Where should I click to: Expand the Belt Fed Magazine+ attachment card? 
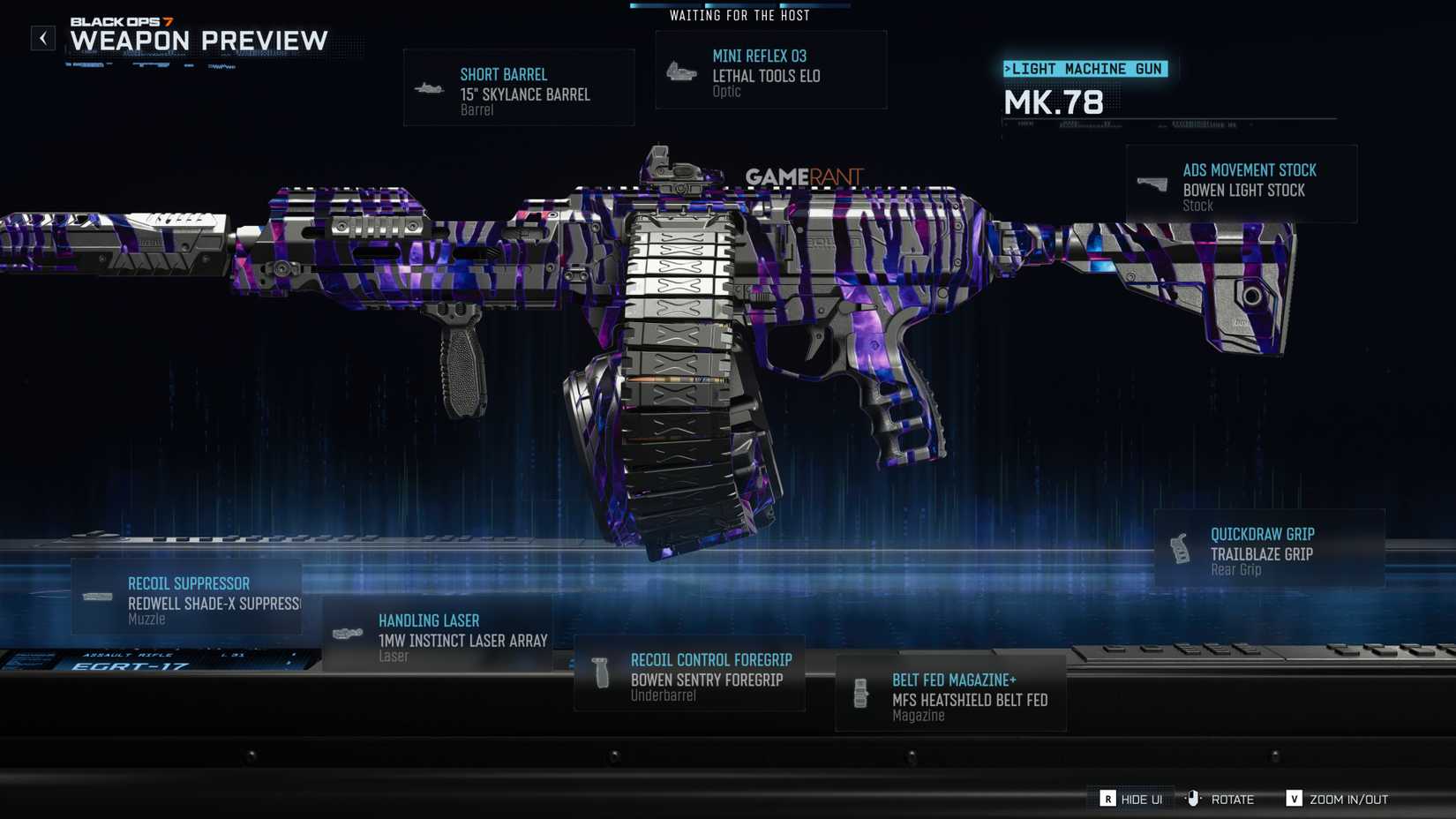[x=951, y=694]
